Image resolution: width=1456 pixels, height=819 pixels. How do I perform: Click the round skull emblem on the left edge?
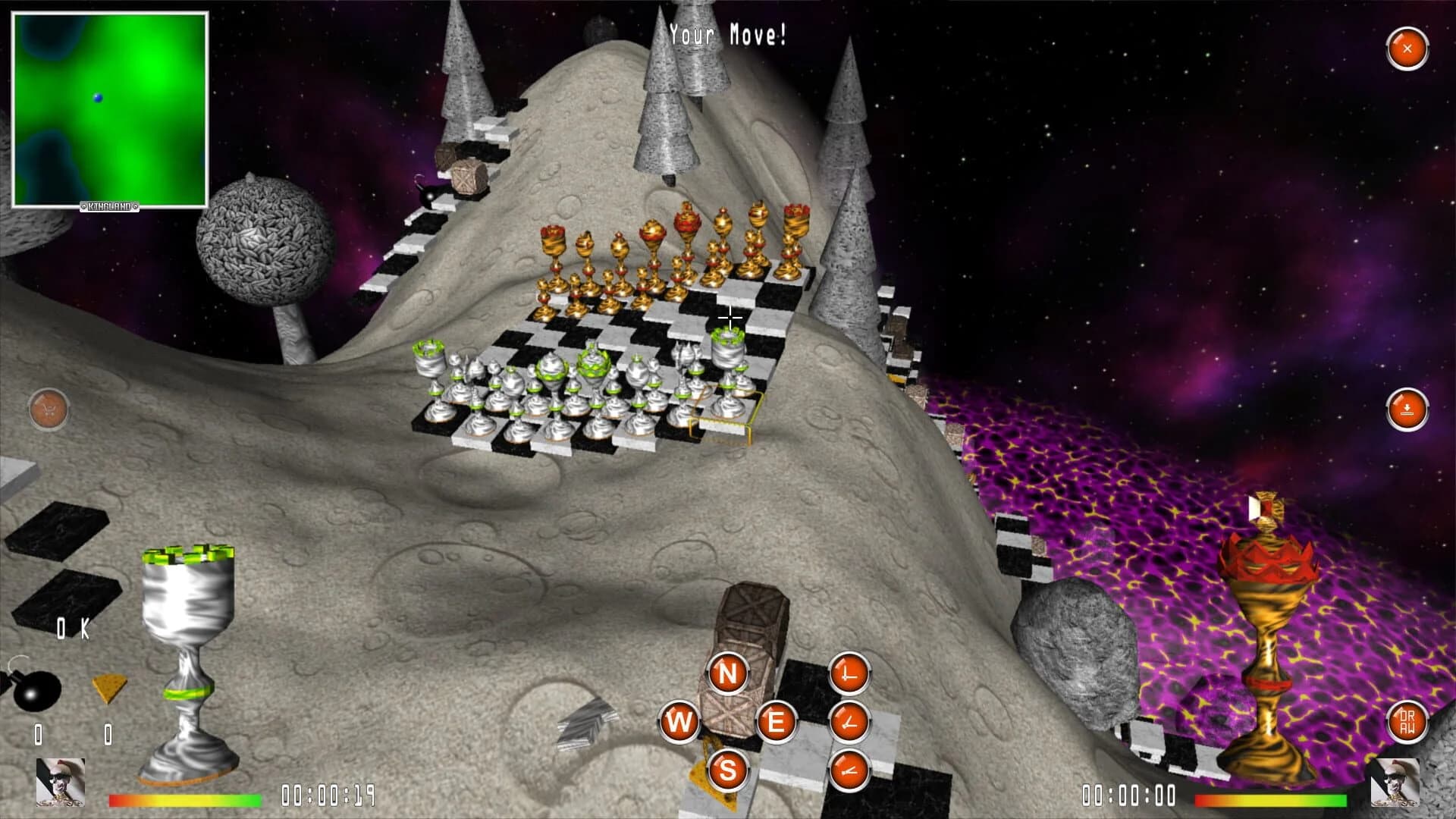49,409
